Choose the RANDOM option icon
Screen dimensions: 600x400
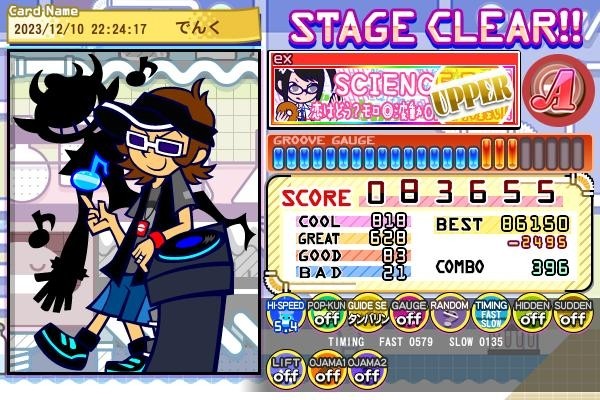click(x=449, y=318)
